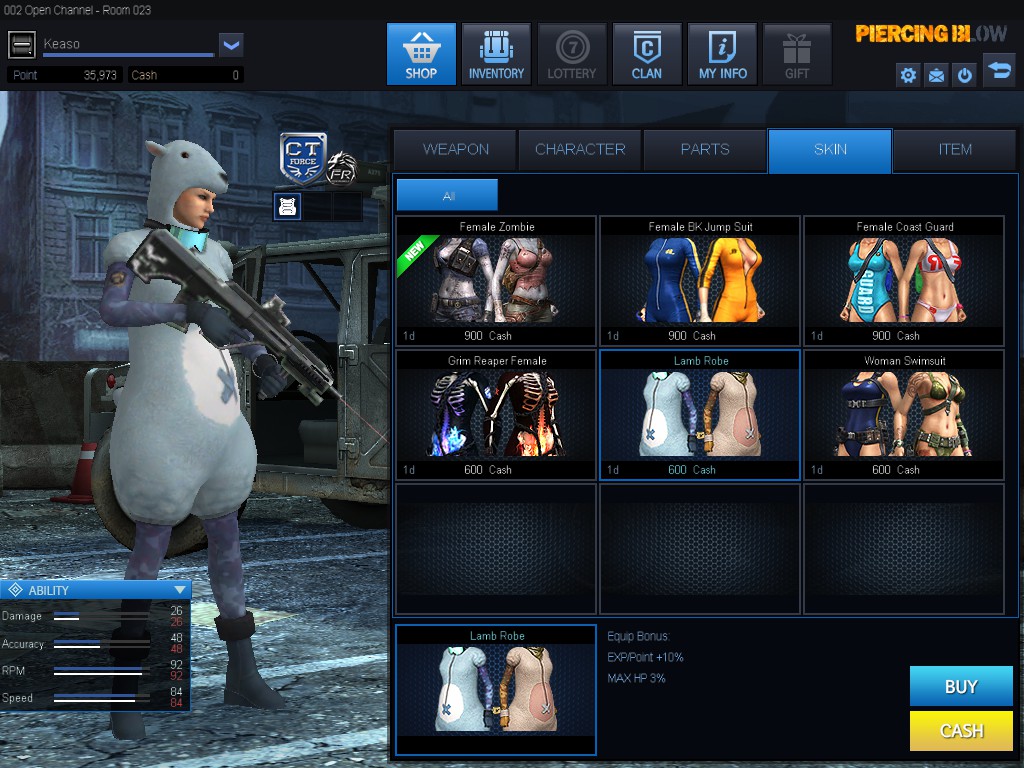Open the Gift menu

(x=796, y=54)
